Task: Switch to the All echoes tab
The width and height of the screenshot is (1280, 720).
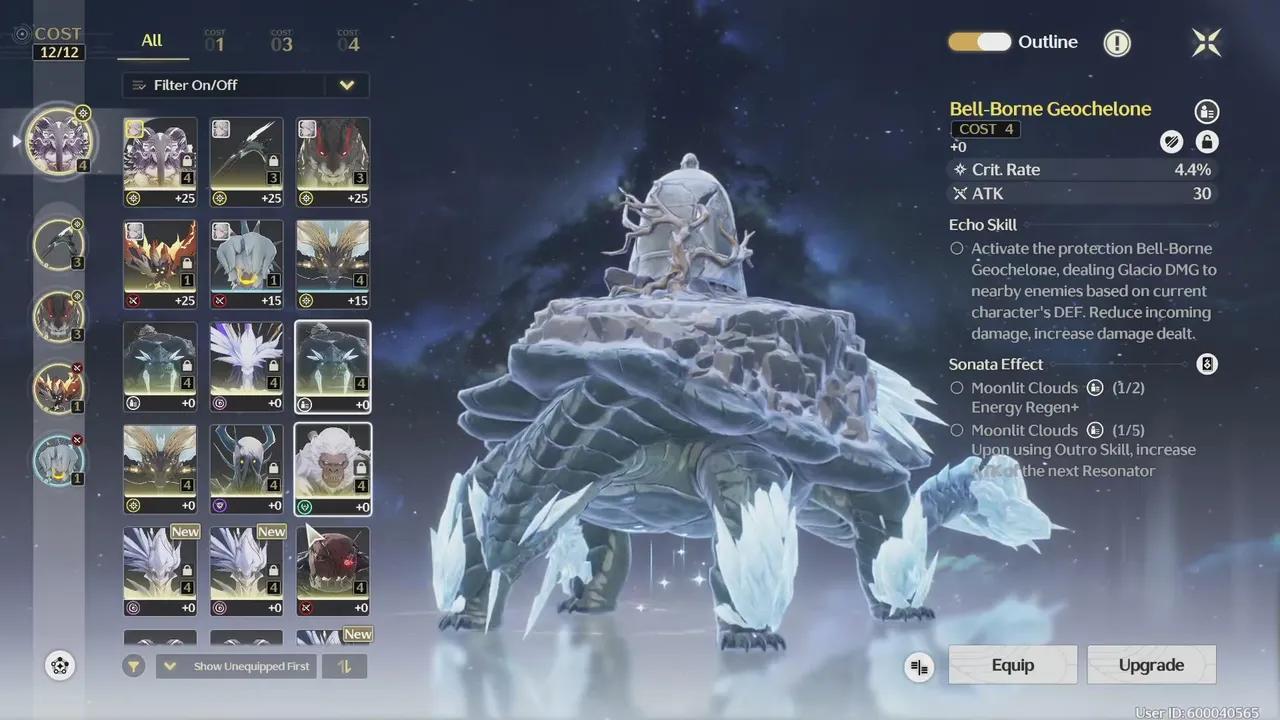Action: [x=152, y=41]
